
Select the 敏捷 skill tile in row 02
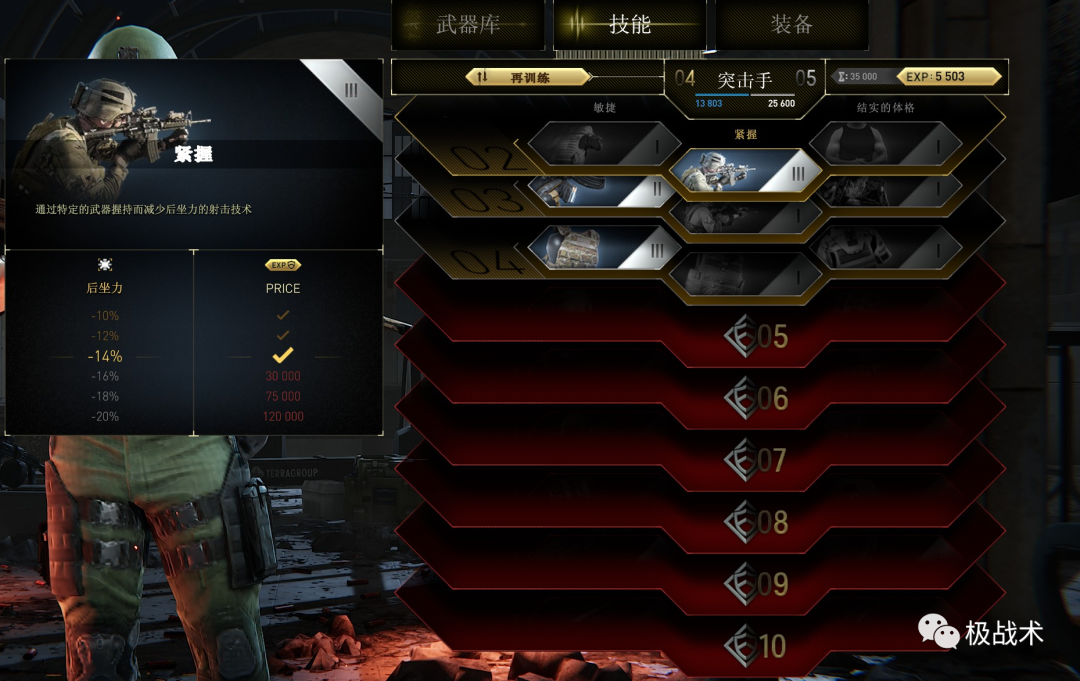(x=603, y=145)
